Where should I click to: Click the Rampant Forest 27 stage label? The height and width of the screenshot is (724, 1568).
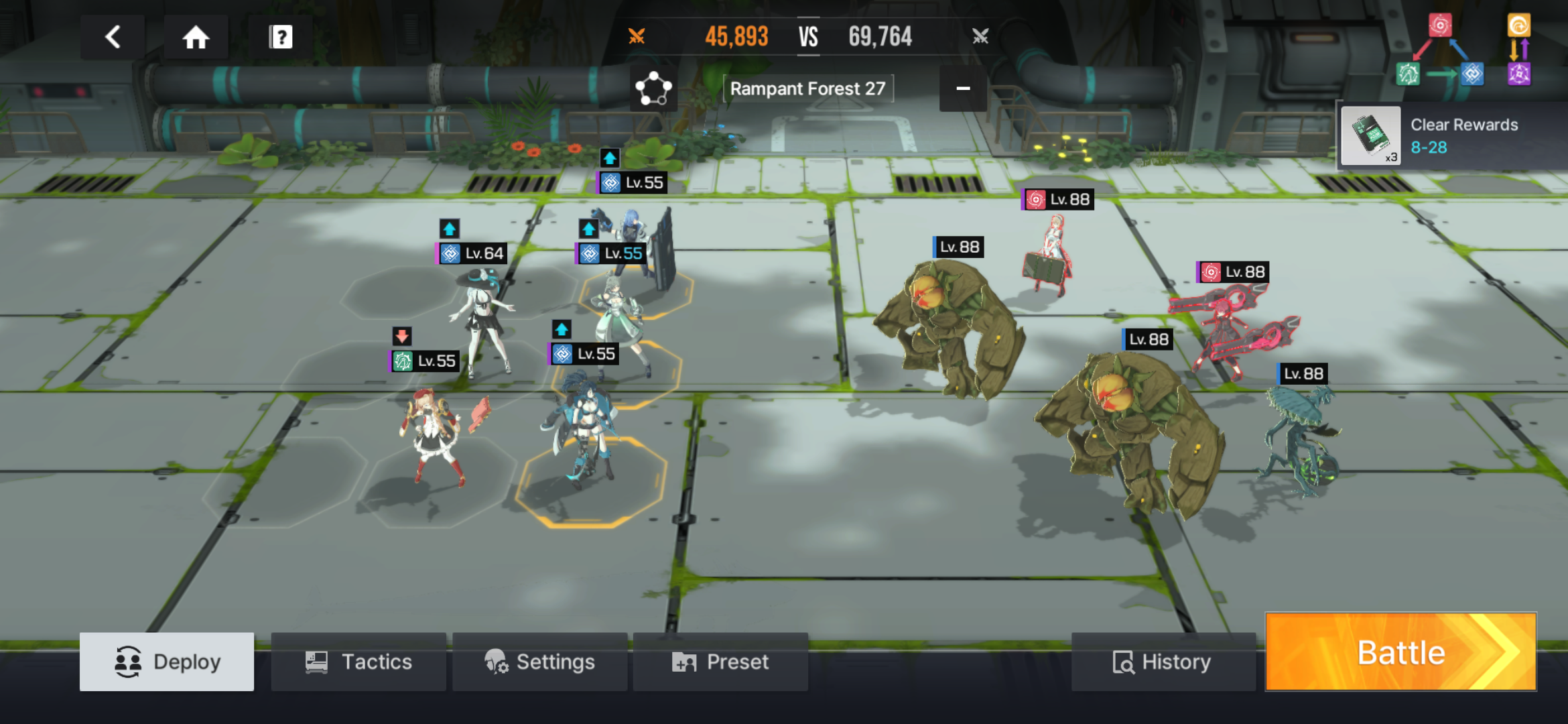click(807, 88)
